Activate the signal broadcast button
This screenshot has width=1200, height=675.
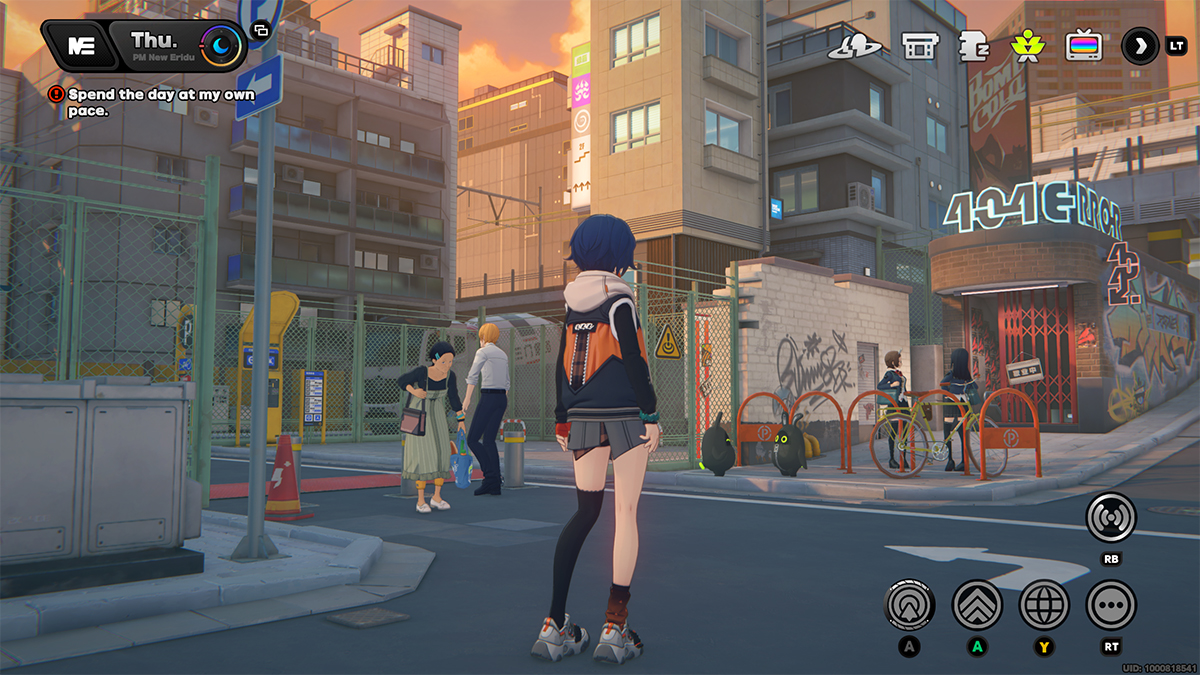[1111, 518]
